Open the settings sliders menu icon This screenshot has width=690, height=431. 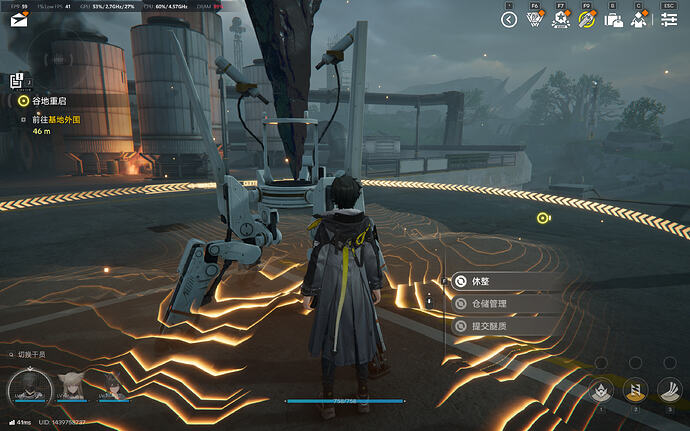669,19
